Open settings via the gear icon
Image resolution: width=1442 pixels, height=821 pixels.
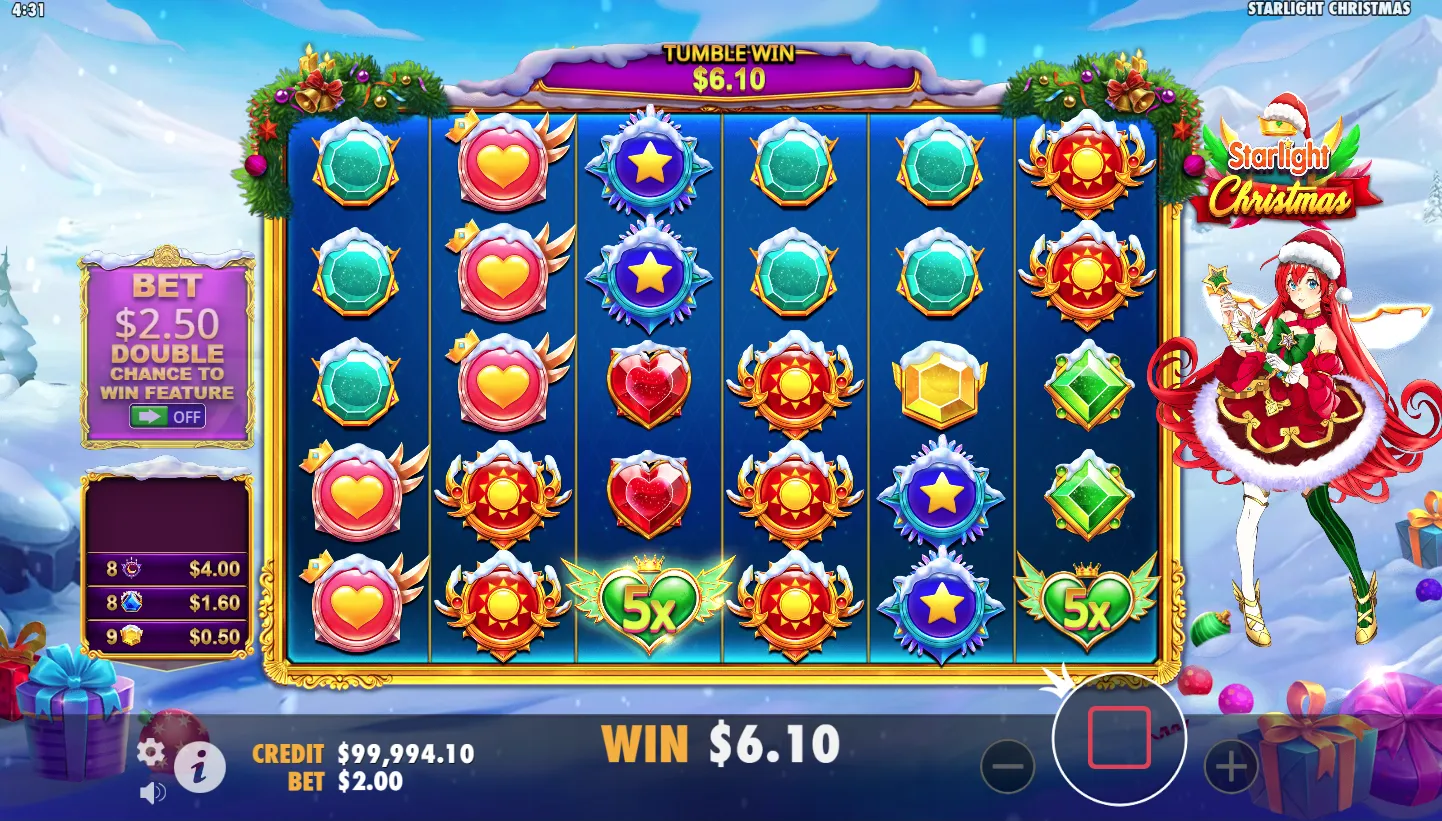tap(151, 752)
